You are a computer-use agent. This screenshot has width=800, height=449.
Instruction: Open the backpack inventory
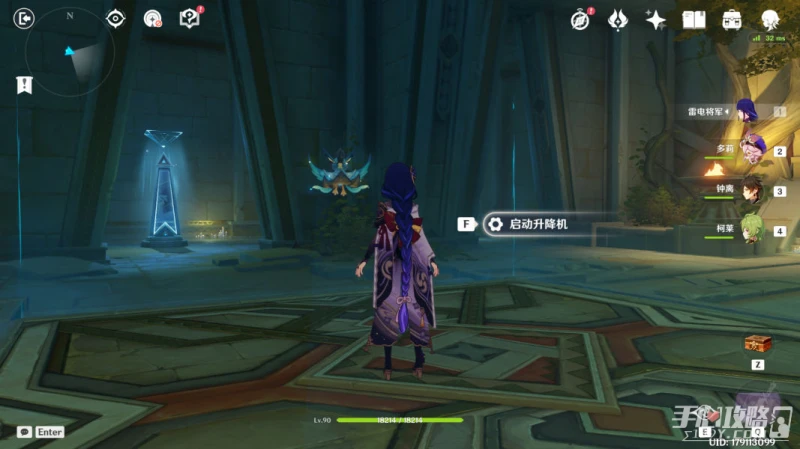click(732, 19)
